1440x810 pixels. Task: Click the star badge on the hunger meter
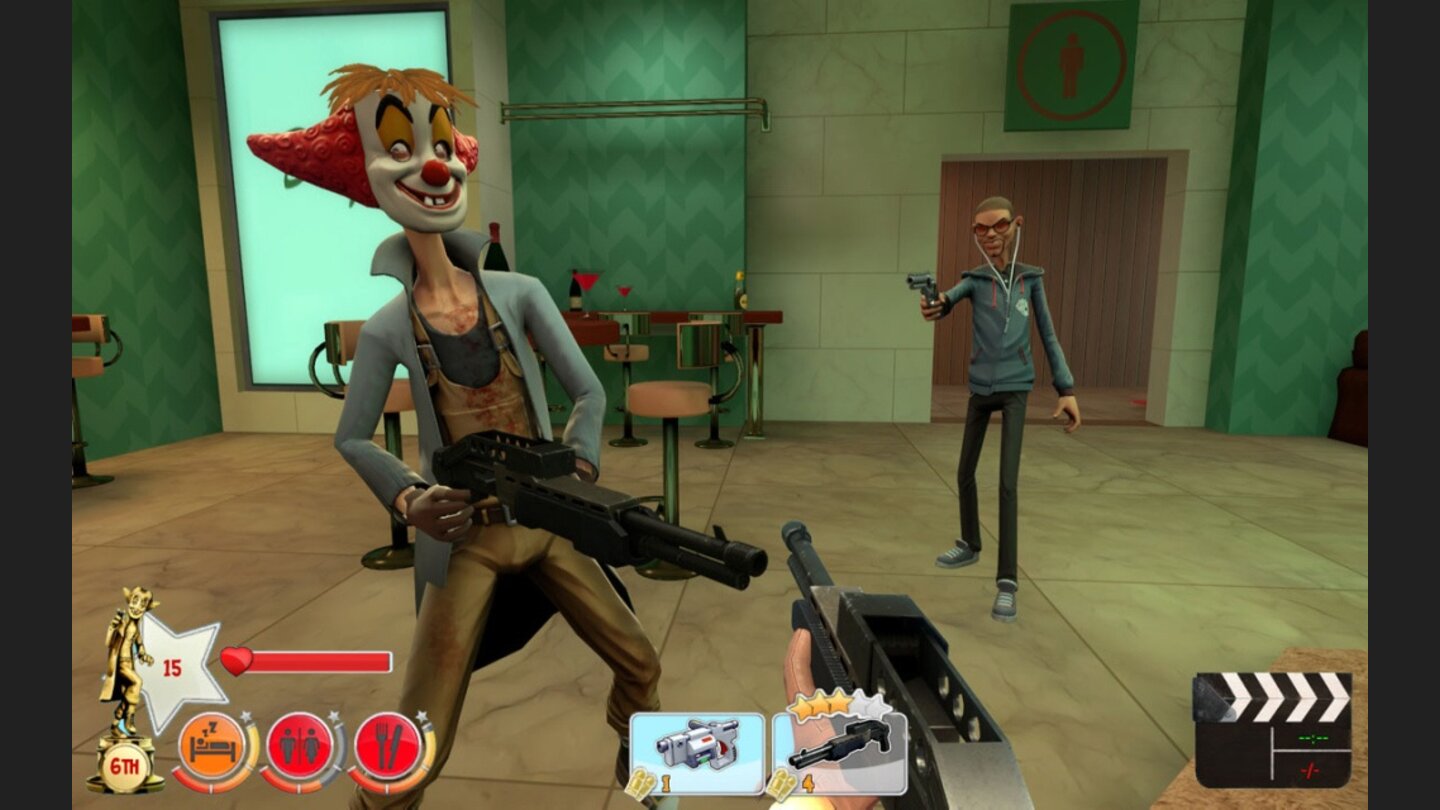tap(421, 717)
